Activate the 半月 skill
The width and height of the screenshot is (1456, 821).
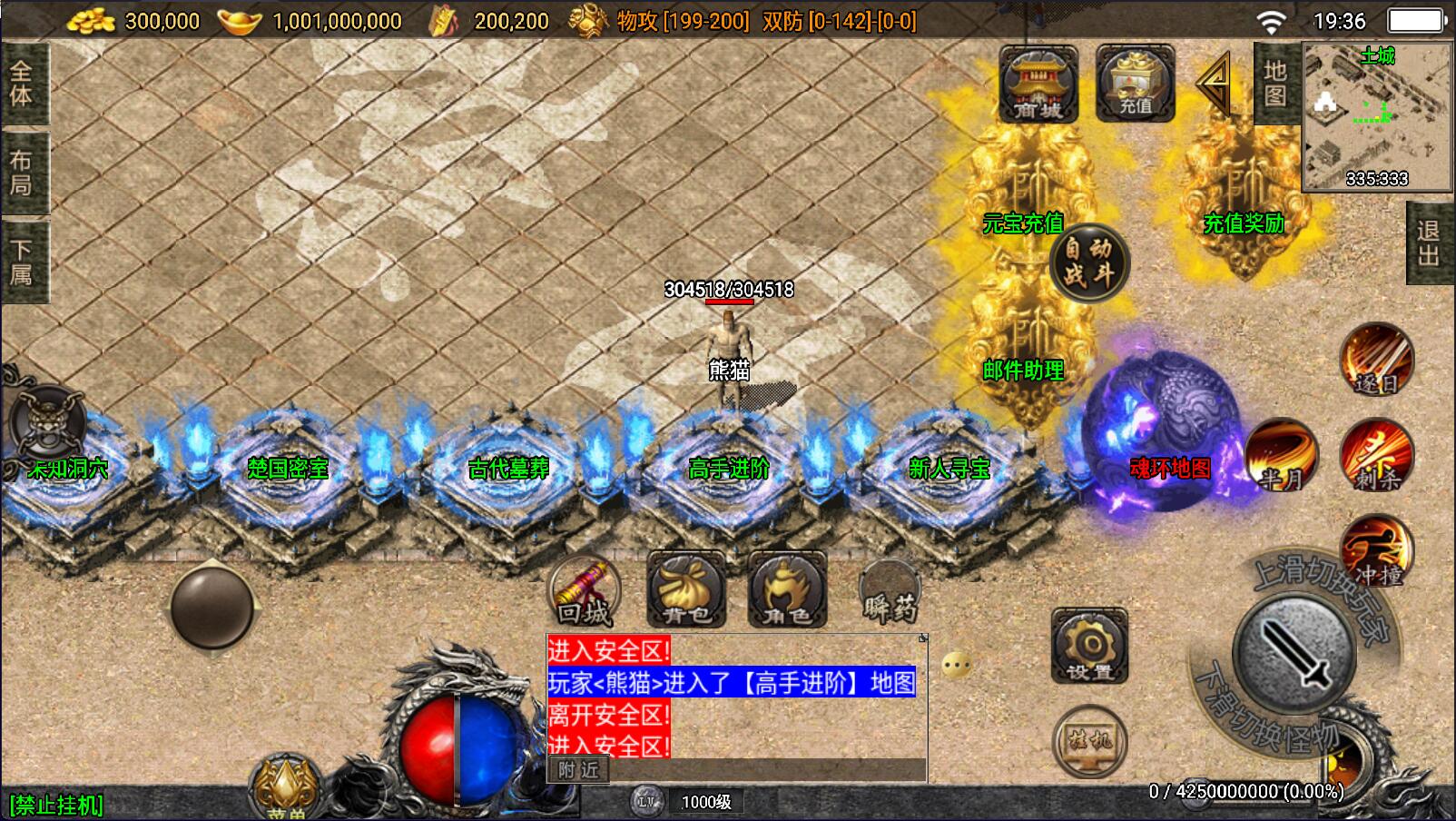pos(1280,456)
